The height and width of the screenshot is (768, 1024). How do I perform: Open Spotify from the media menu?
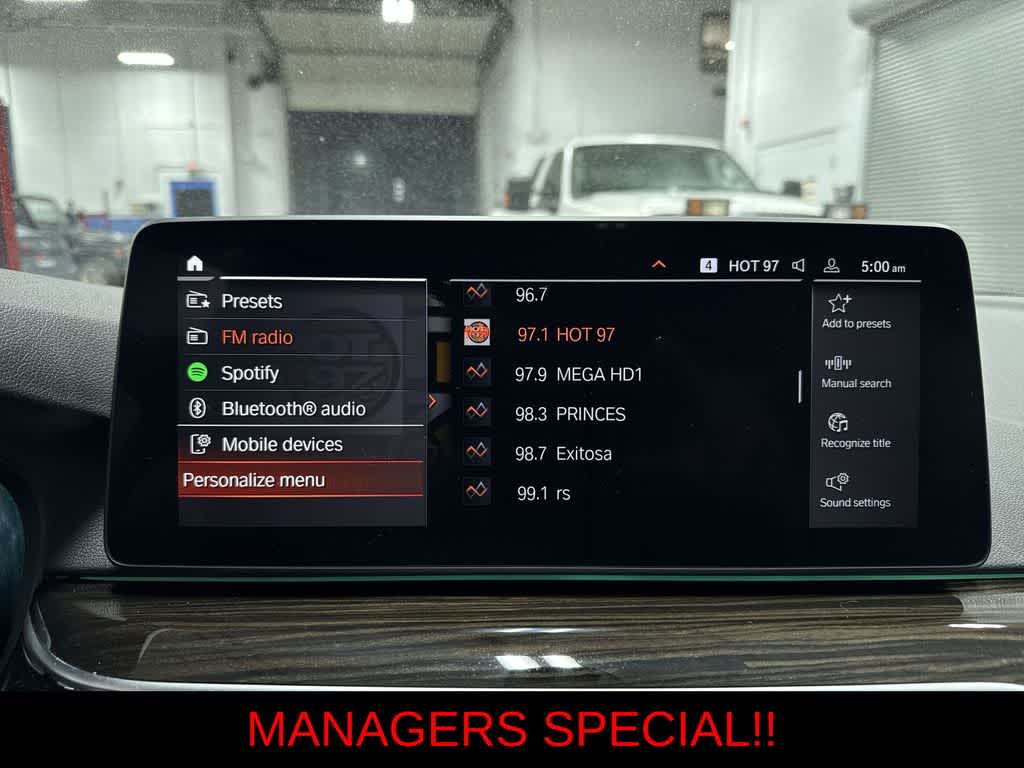[x=250, y=373]
